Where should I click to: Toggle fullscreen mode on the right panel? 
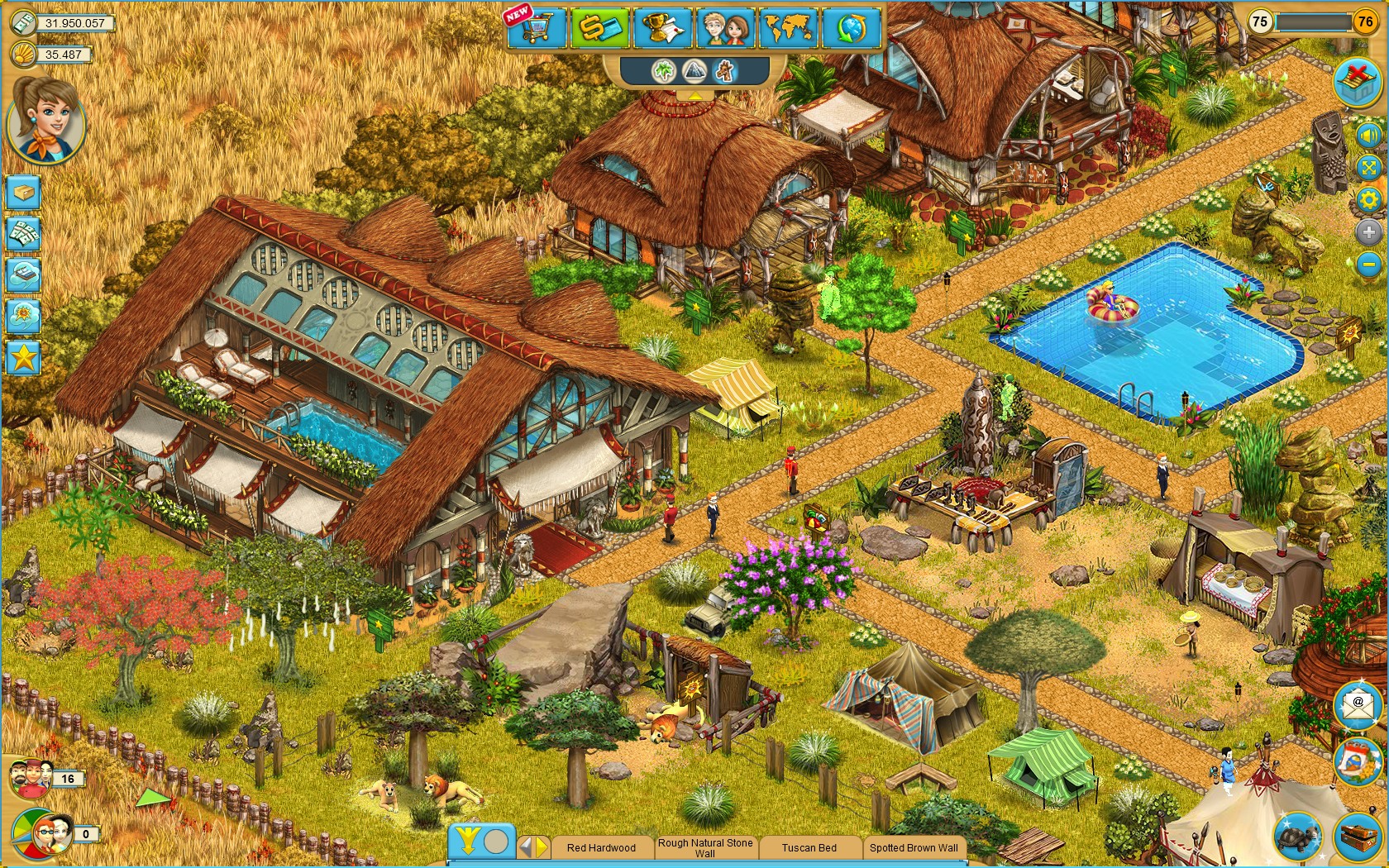[x=1369, y=168]
